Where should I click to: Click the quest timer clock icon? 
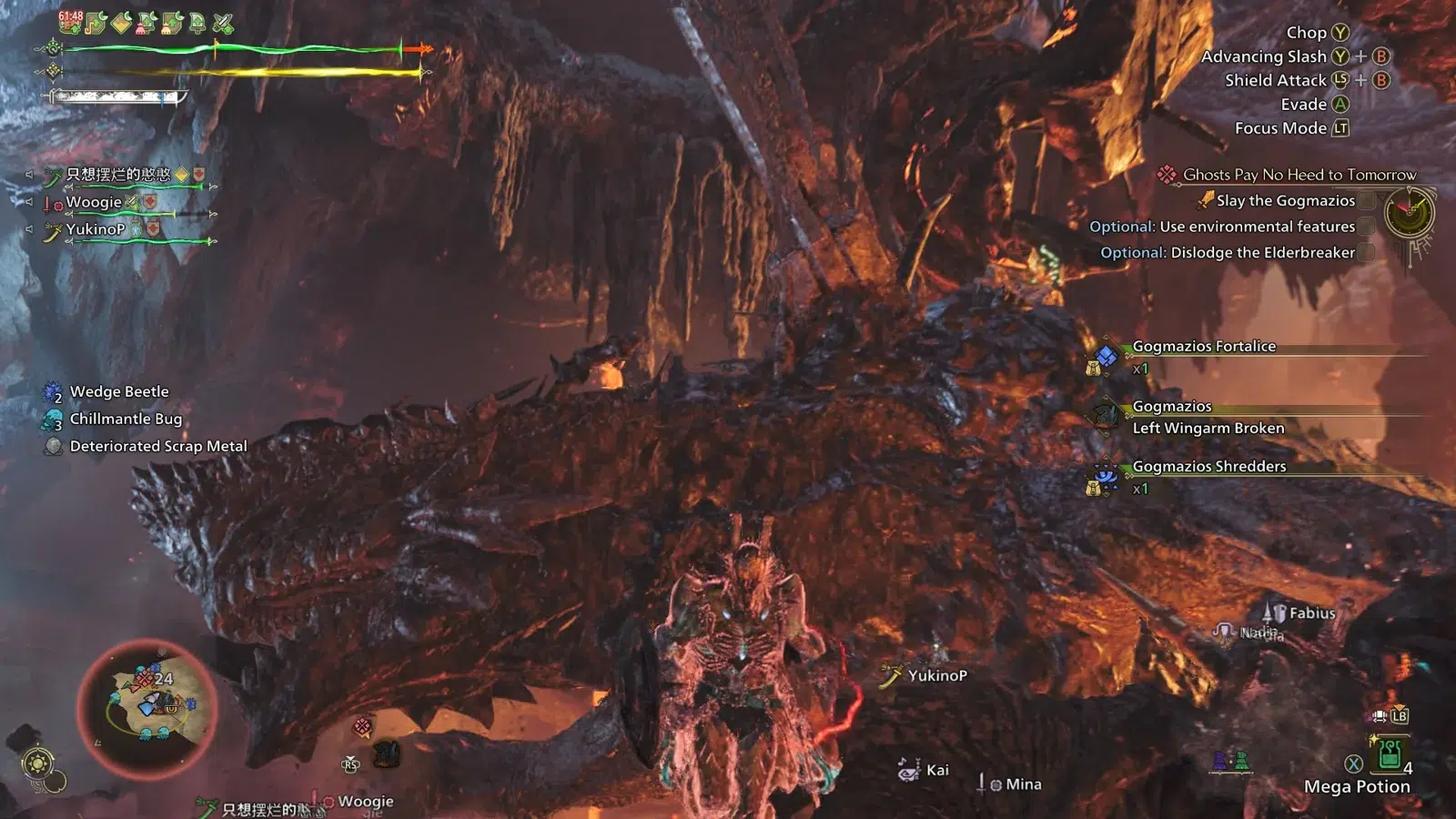1409,214
